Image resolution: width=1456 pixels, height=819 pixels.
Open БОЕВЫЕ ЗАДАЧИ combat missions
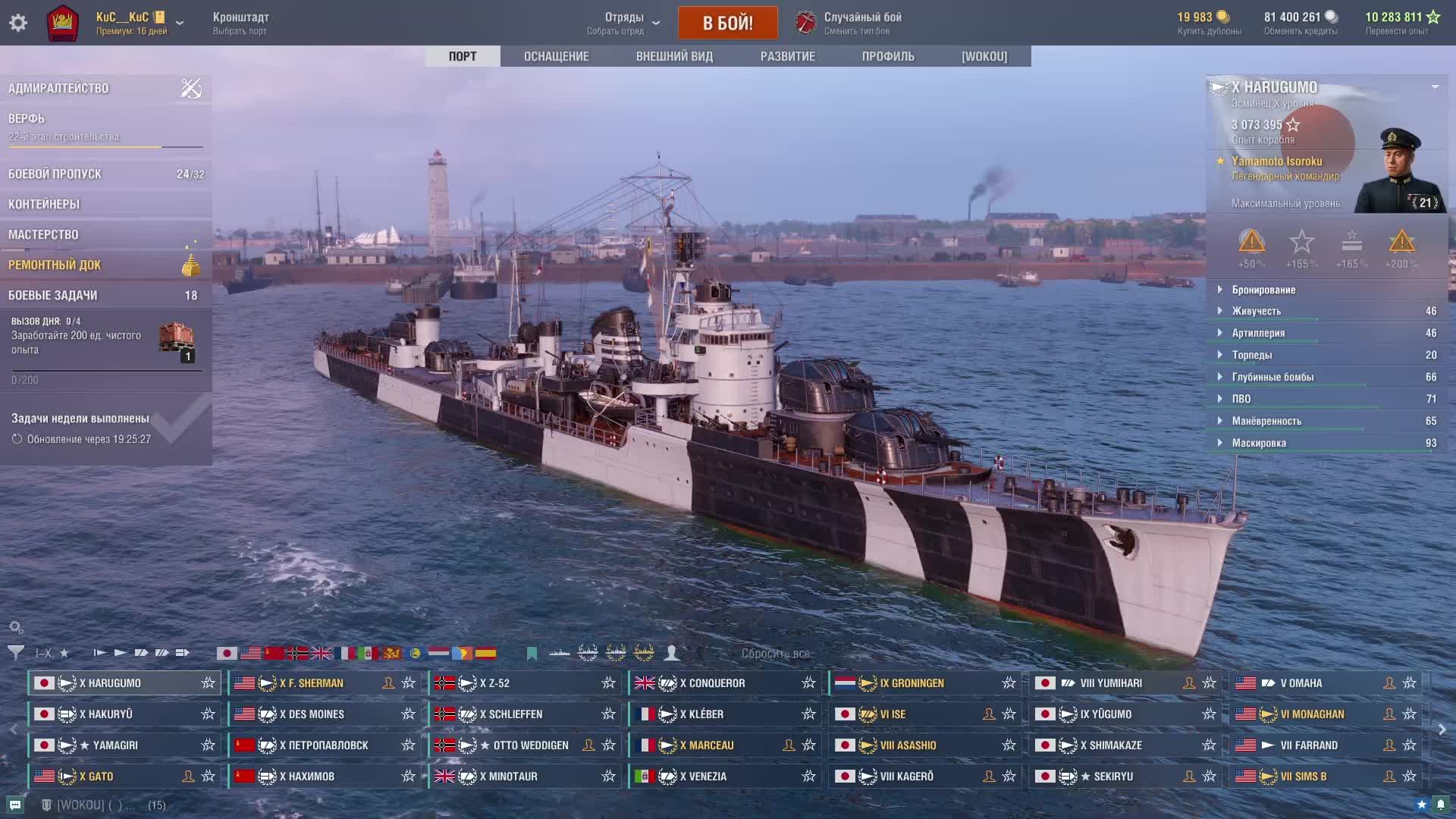(x=52, y=295)
